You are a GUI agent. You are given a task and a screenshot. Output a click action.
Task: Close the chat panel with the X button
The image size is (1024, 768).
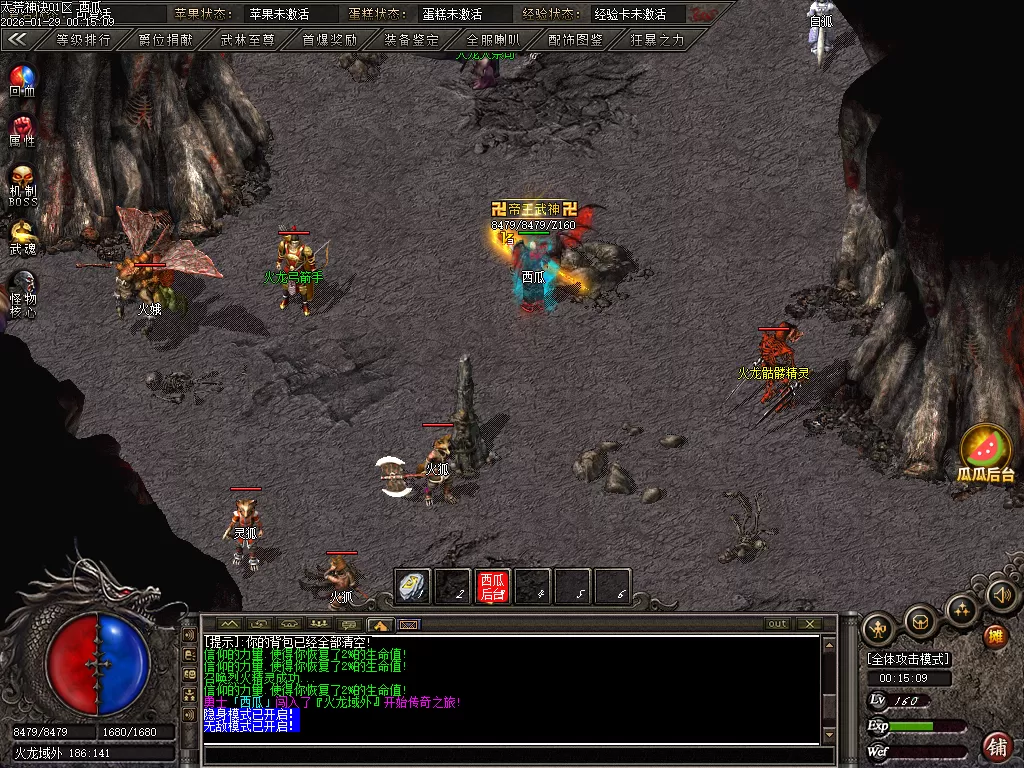click(x=809, y=624)
